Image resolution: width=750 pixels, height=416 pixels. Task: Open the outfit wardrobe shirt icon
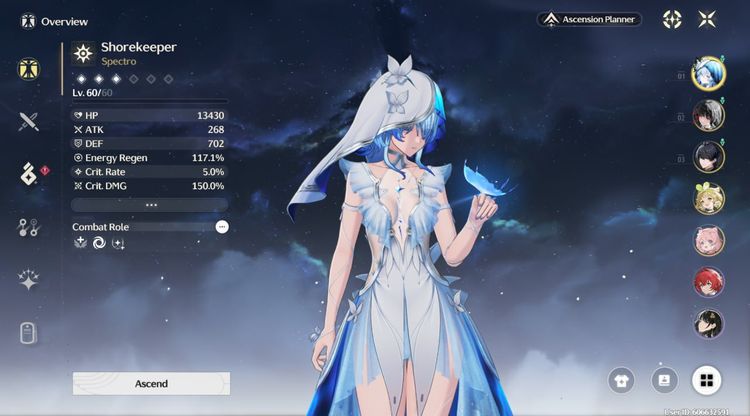click(621, 380)
